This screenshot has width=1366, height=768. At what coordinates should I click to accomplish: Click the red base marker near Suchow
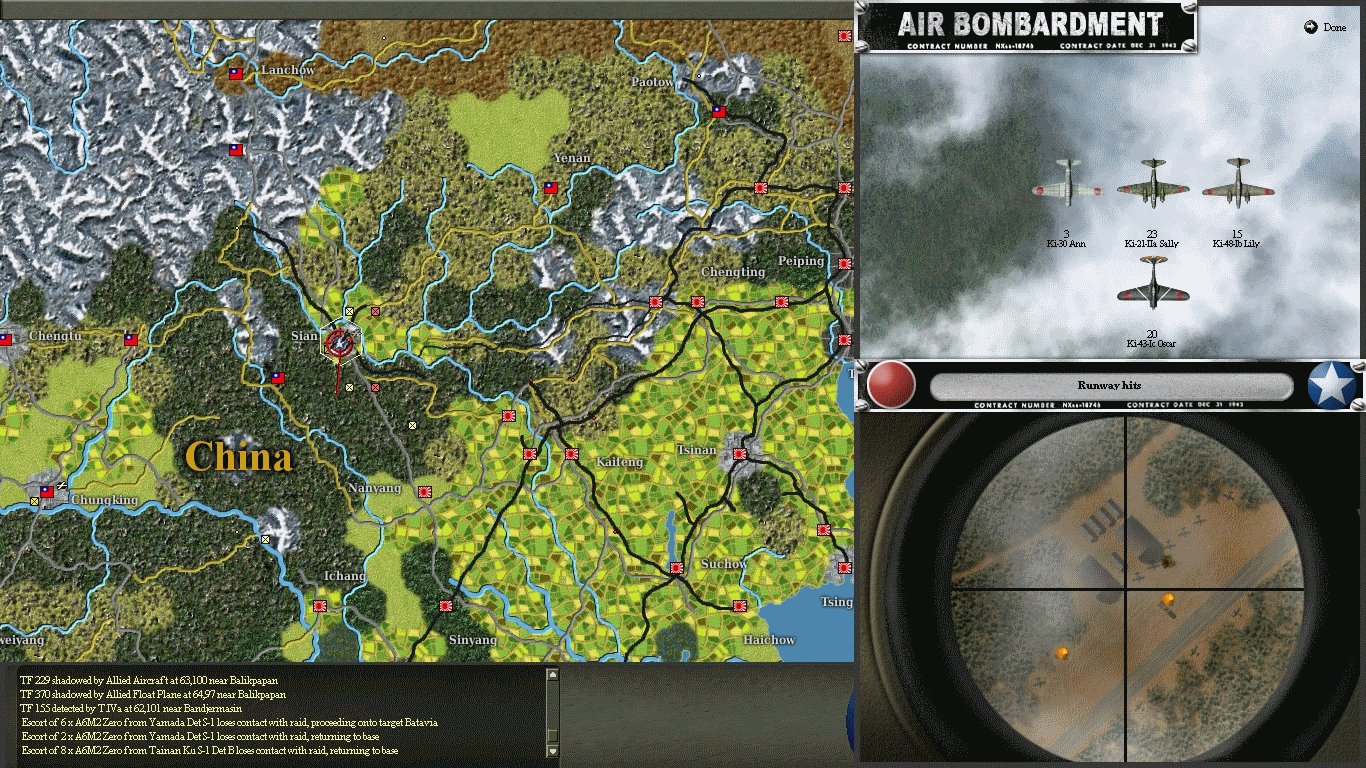coord(677,567)
